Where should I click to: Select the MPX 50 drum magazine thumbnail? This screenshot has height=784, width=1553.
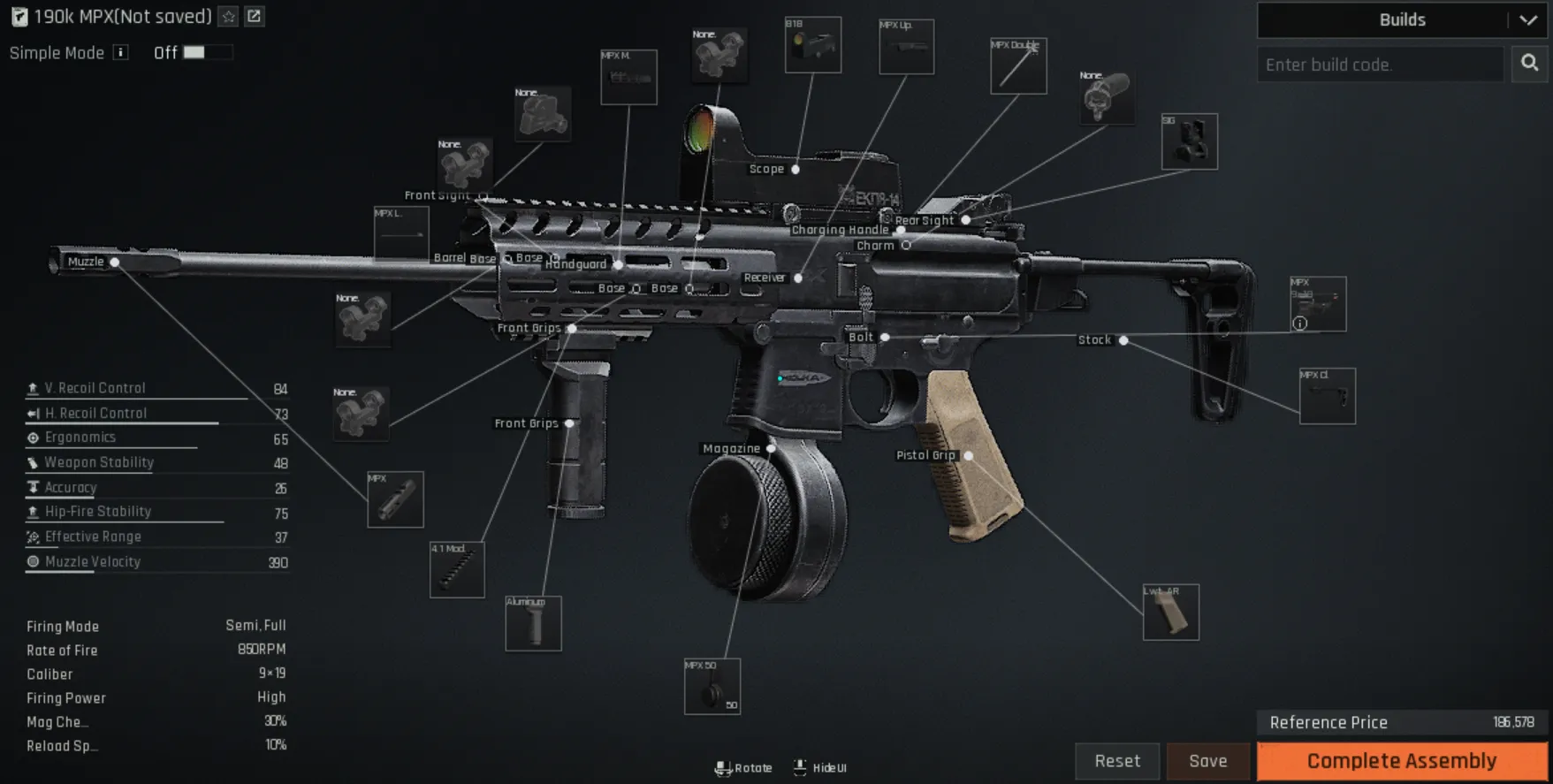(x=712, y=689)
